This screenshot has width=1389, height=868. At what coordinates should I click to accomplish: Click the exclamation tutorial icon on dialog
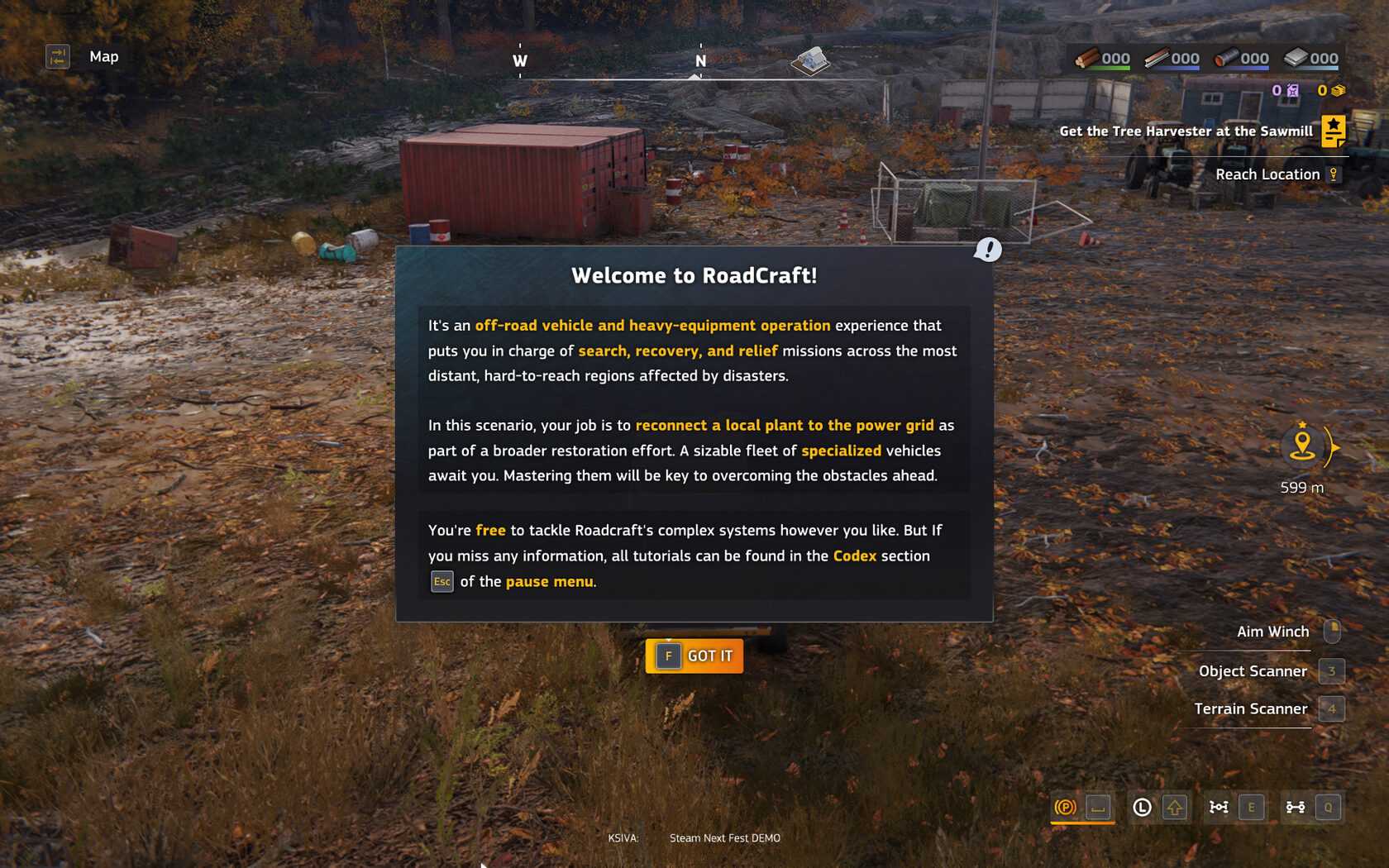pyautogui.click(x=987, y=249)
